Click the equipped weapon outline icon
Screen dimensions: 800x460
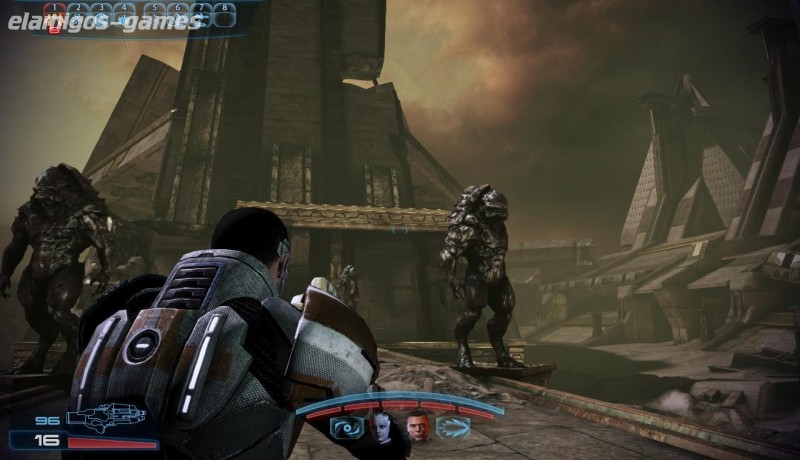coord(106,418)
